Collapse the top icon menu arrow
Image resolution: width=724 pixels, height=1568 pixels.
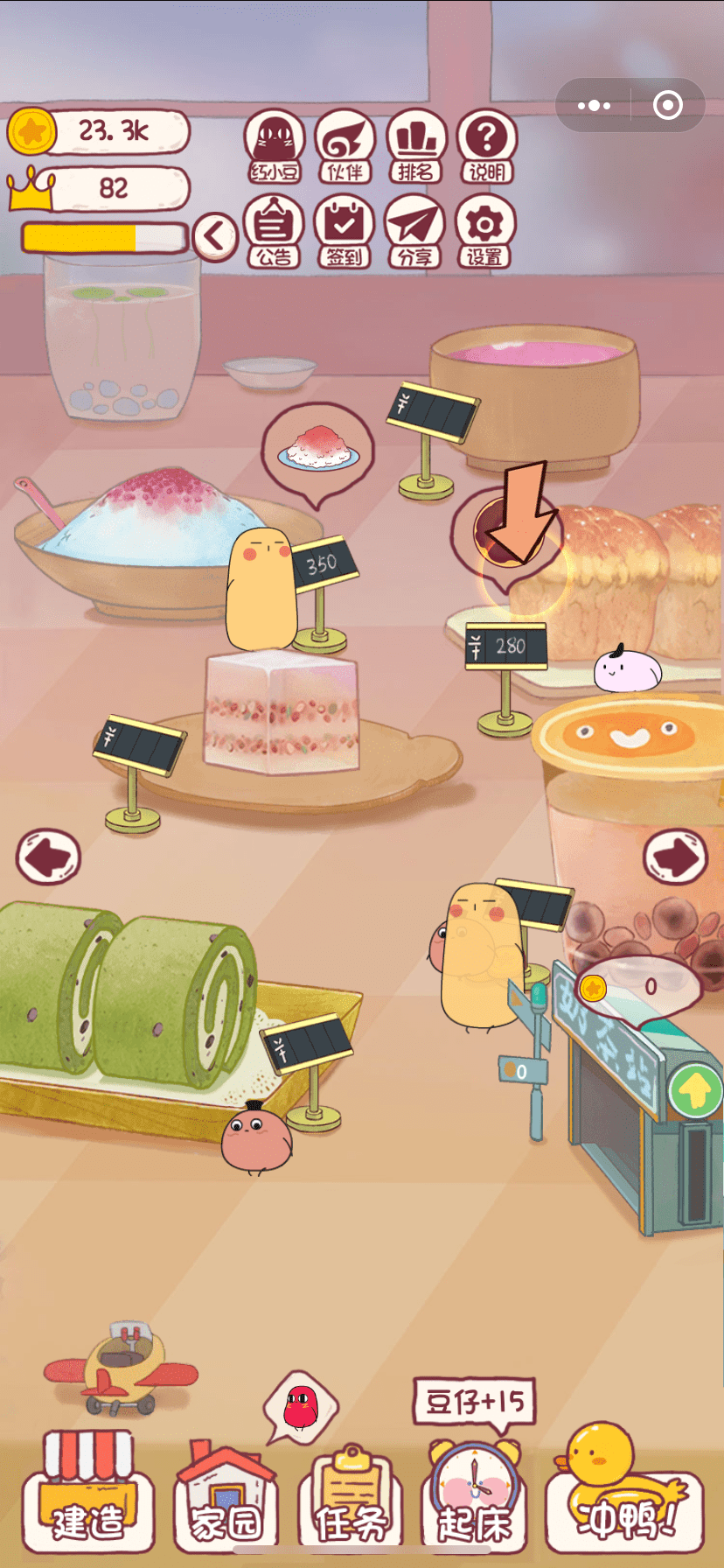215,236
